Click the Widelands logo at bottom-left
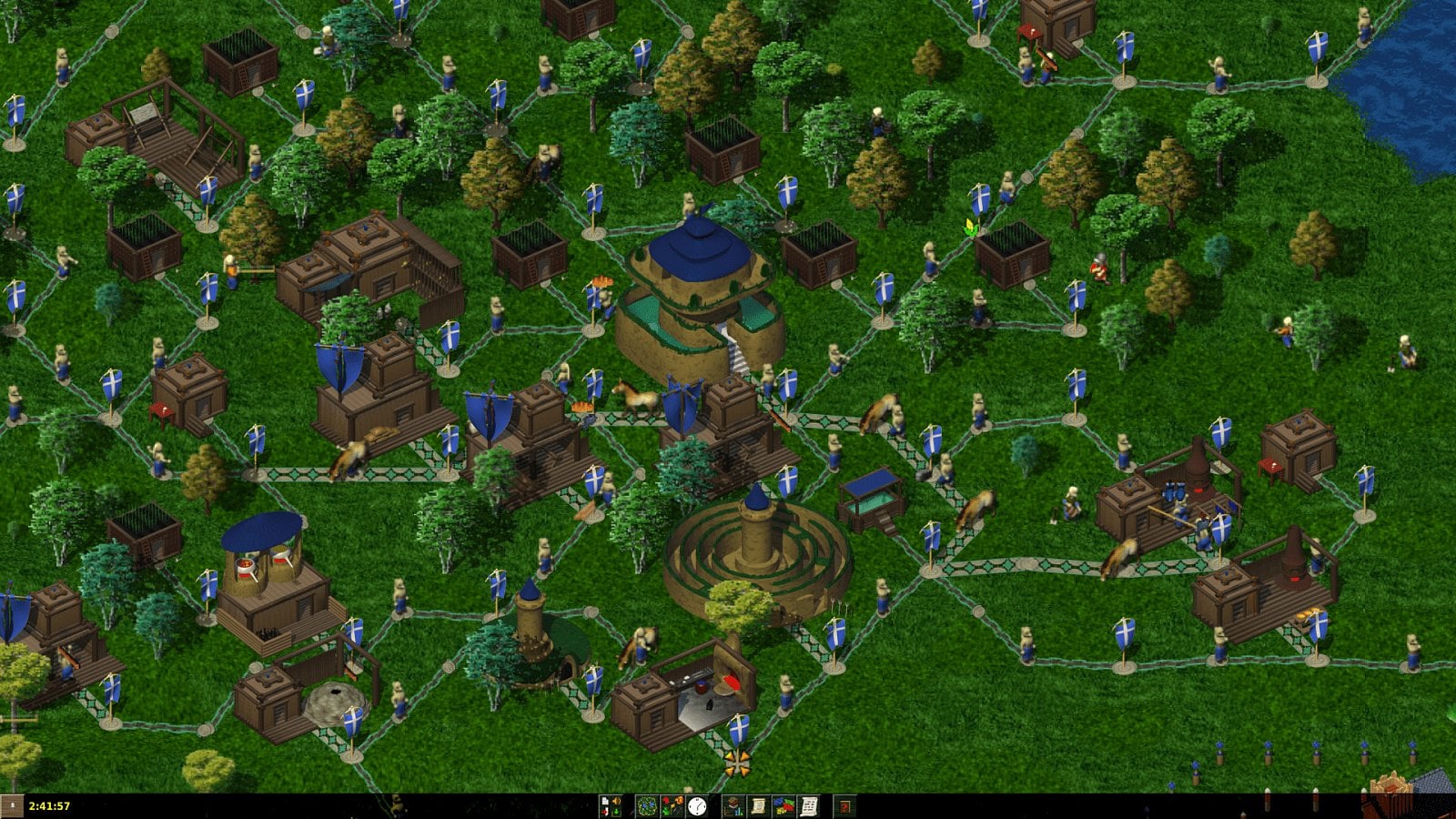Viewport: 1456px width, 819px height. click(11, 805)
